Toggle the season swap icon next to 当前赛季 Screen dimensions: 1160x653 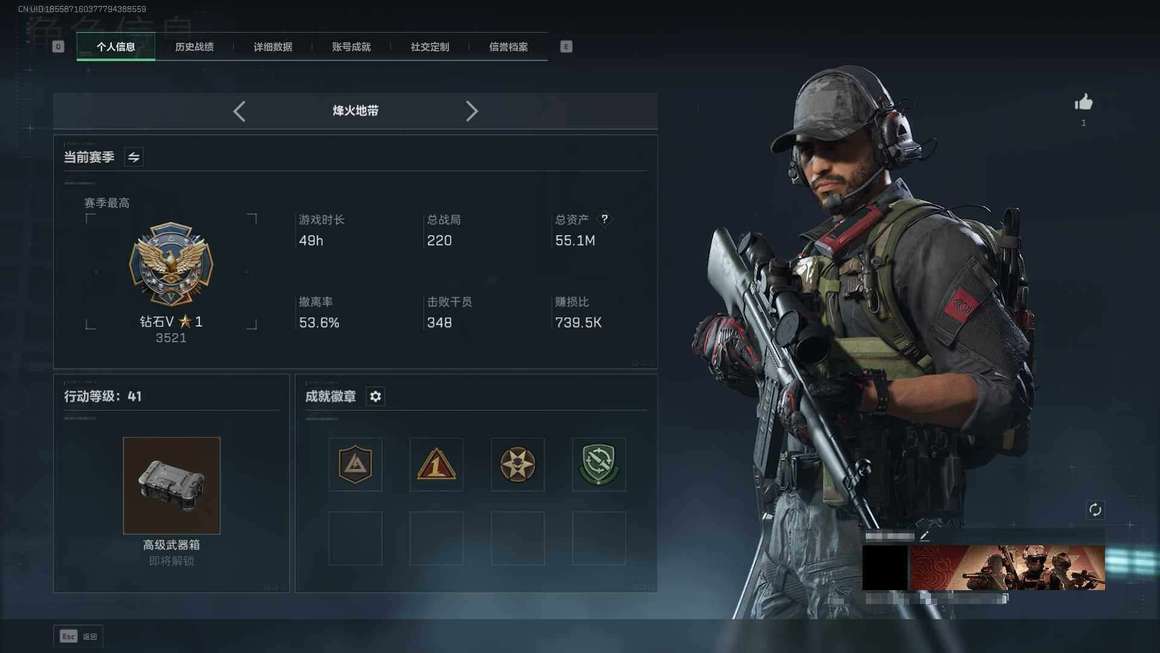click(x=134, y=157)
